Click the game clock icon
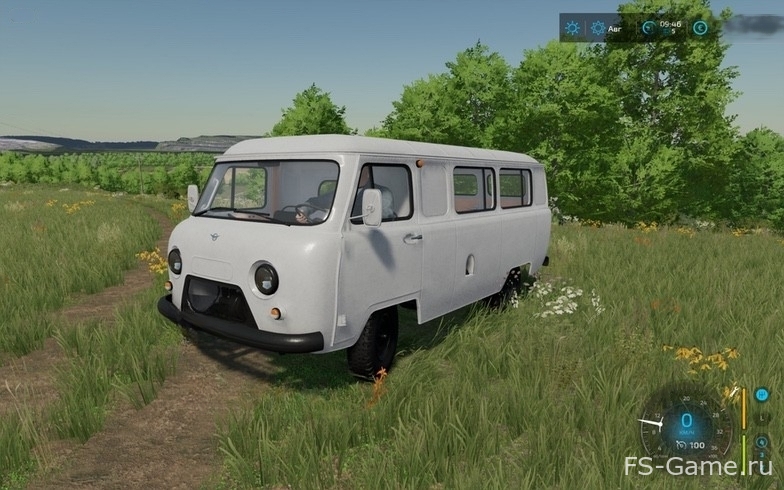Screen dimensions: 784x490 [x=649, y=28]
